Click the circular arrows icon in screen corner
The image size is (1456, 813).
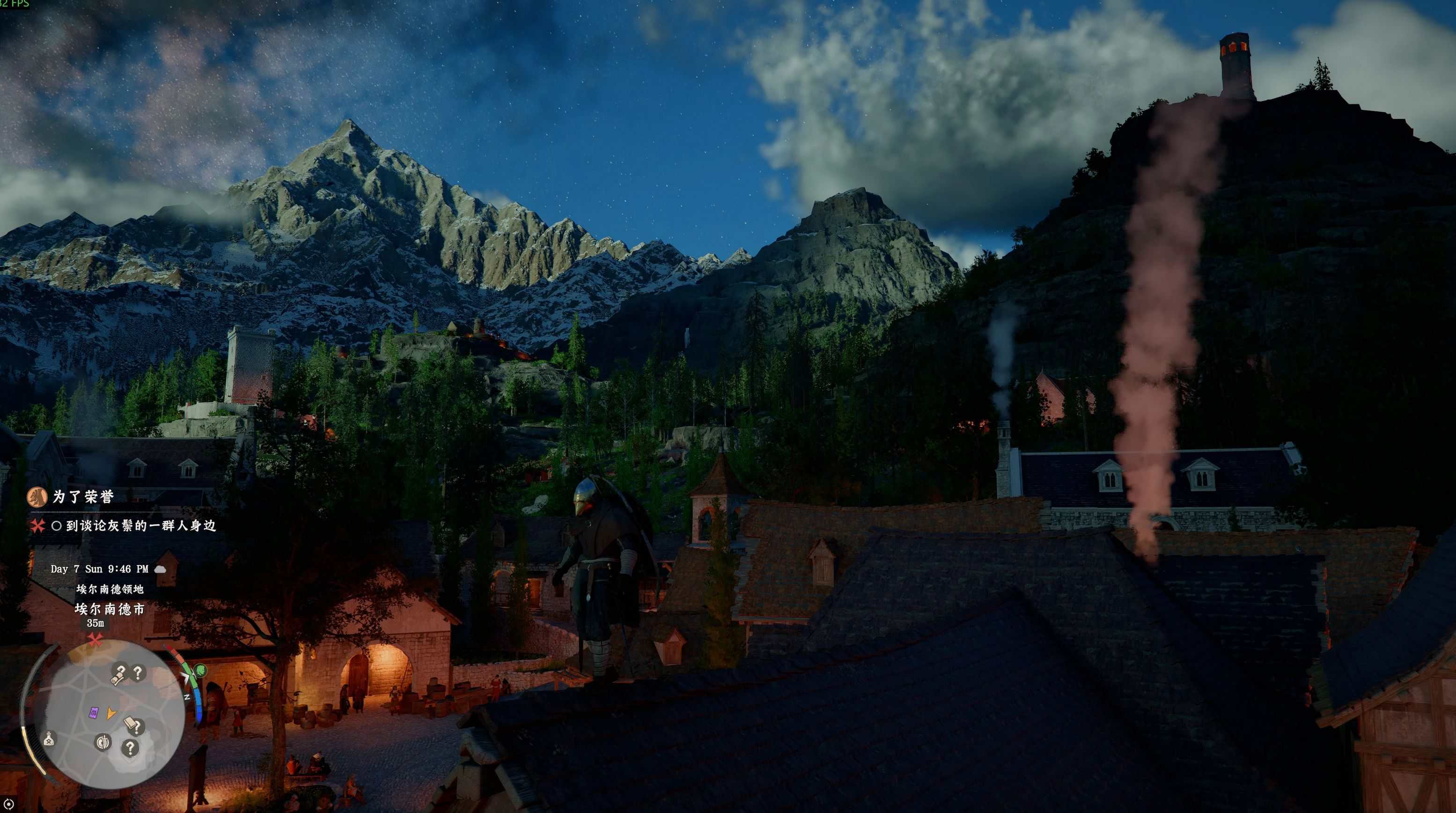8,804
